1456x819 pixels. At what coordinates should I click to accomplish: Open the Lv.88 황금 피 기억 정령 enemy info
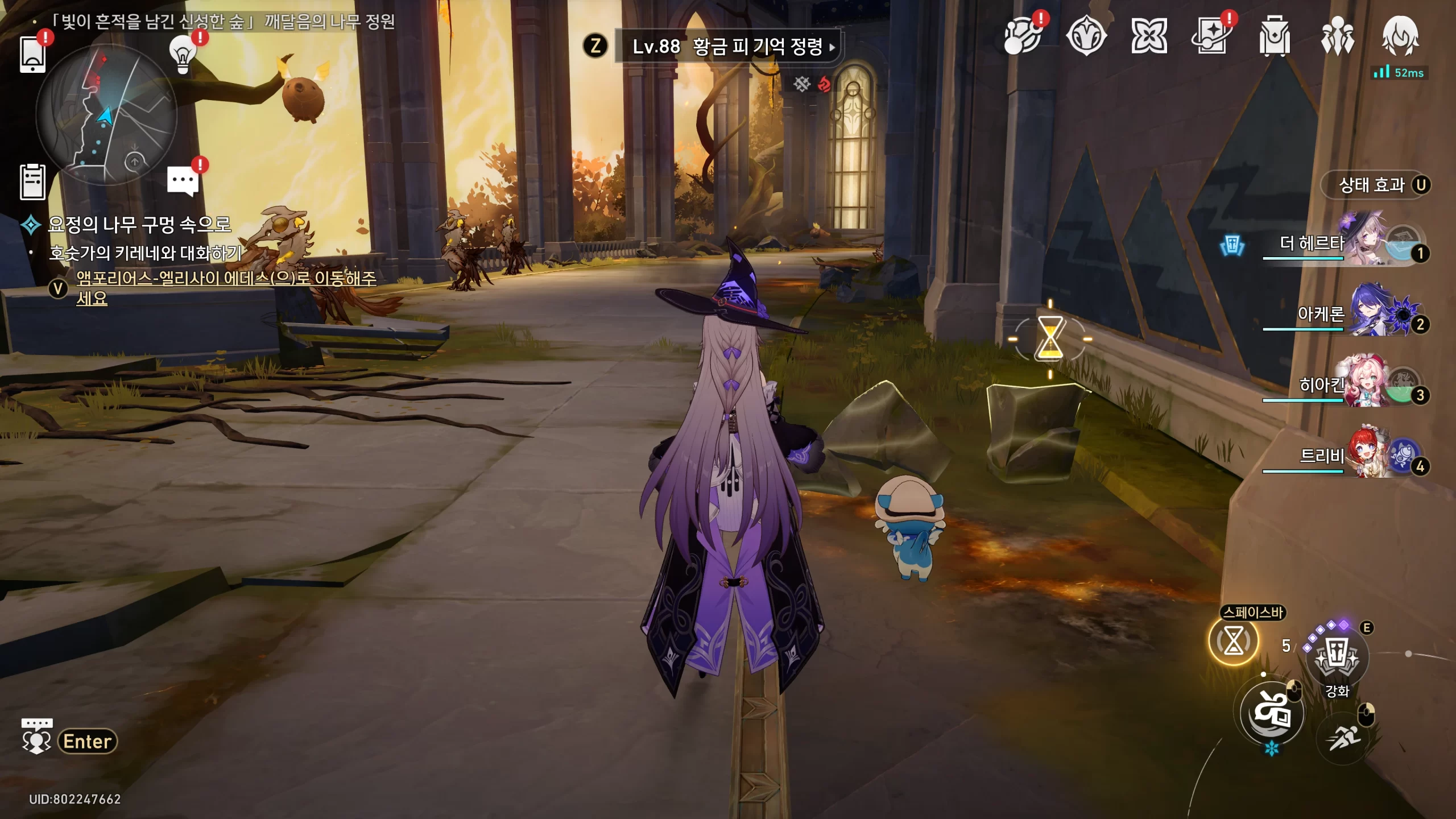click(727, 47)
